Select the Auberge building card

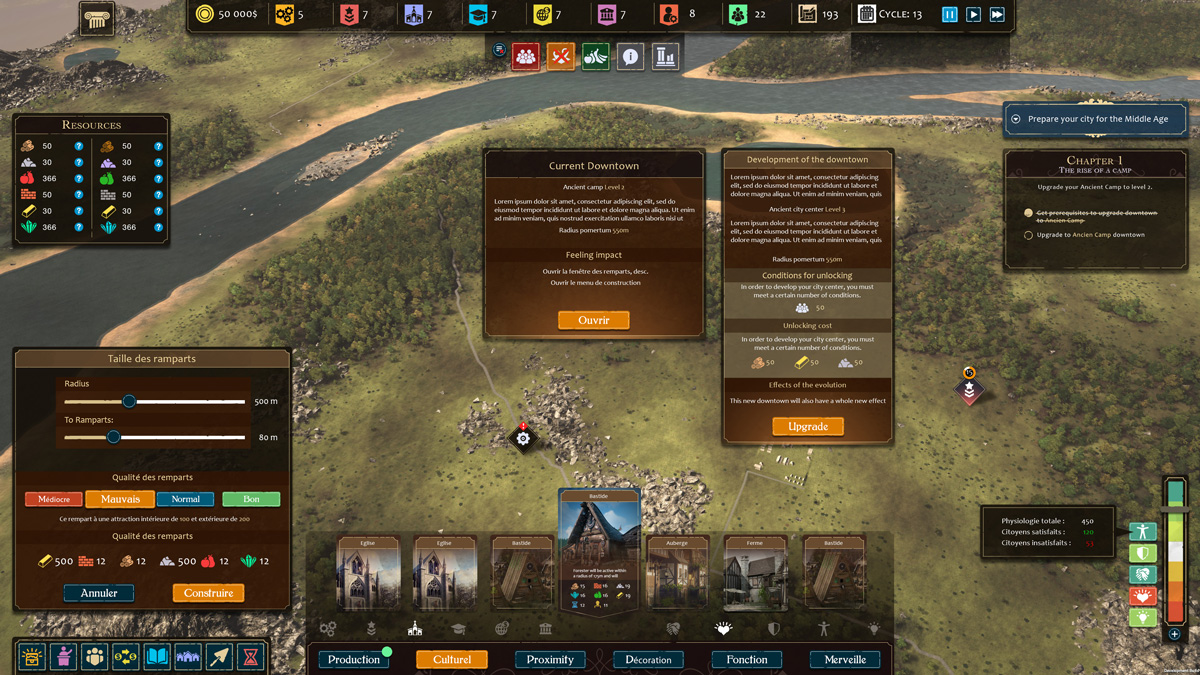coord(677,575)
